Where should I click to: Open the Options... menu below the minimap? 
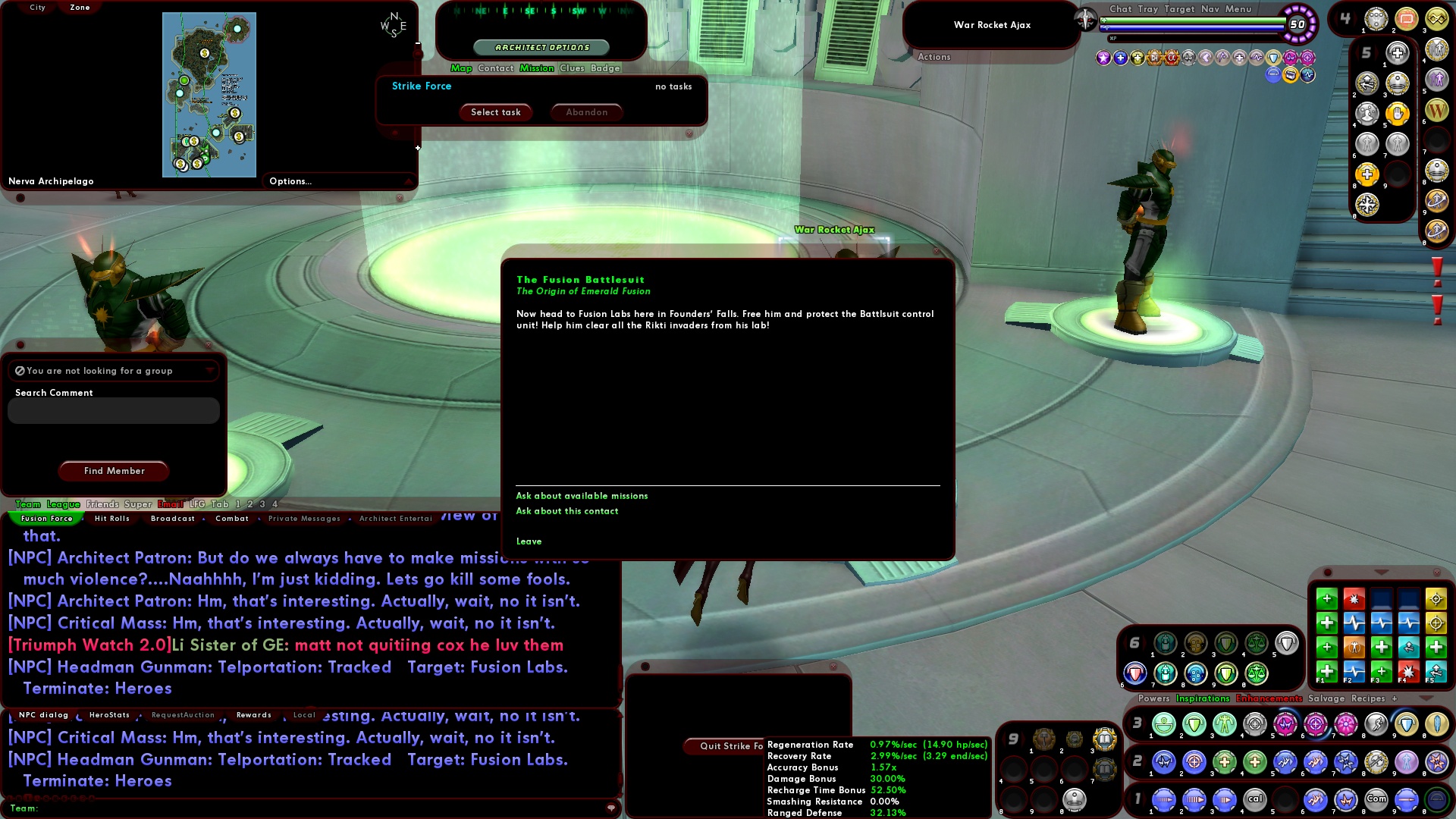click(x=292, y=181)
